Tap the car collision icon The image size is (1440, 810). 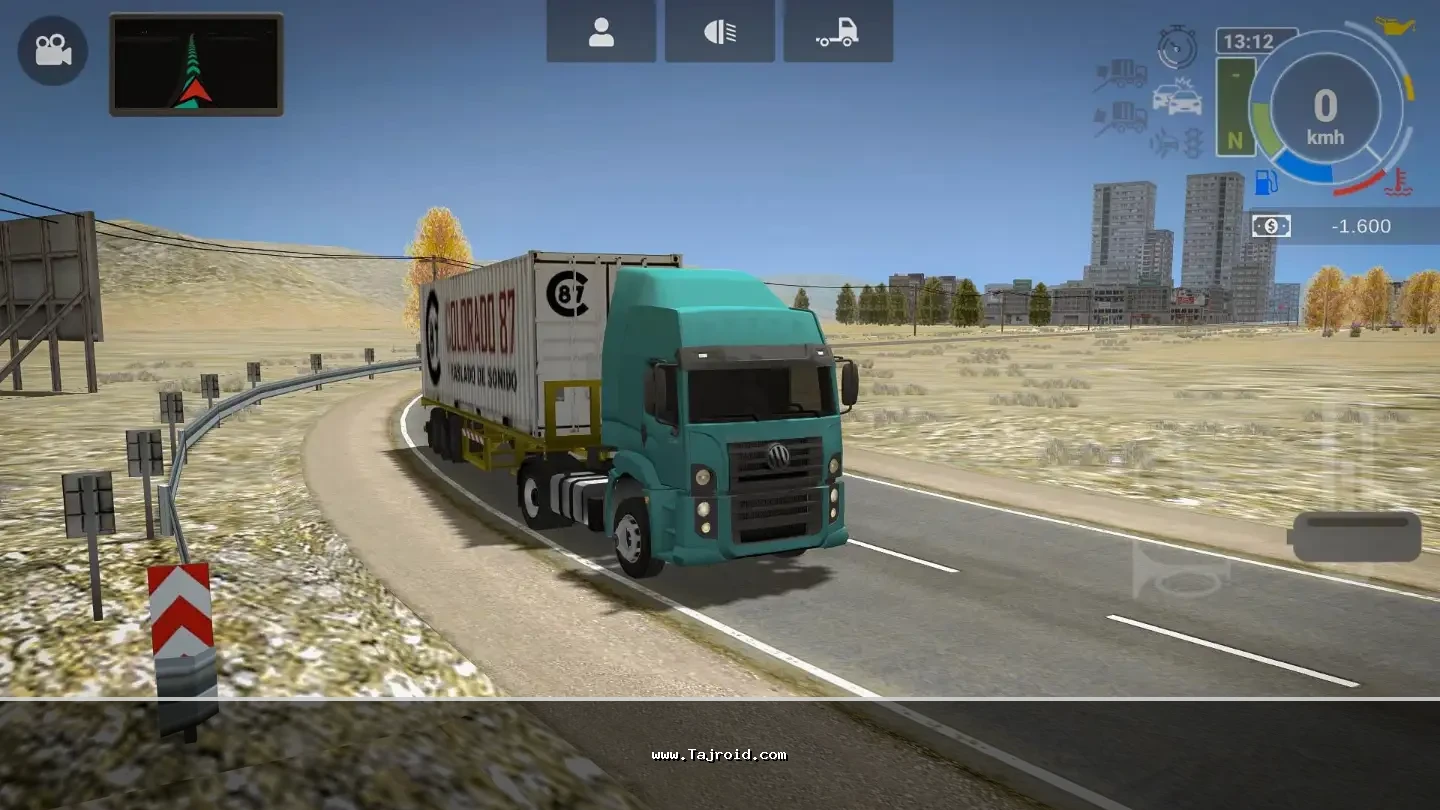point(1177,96)
